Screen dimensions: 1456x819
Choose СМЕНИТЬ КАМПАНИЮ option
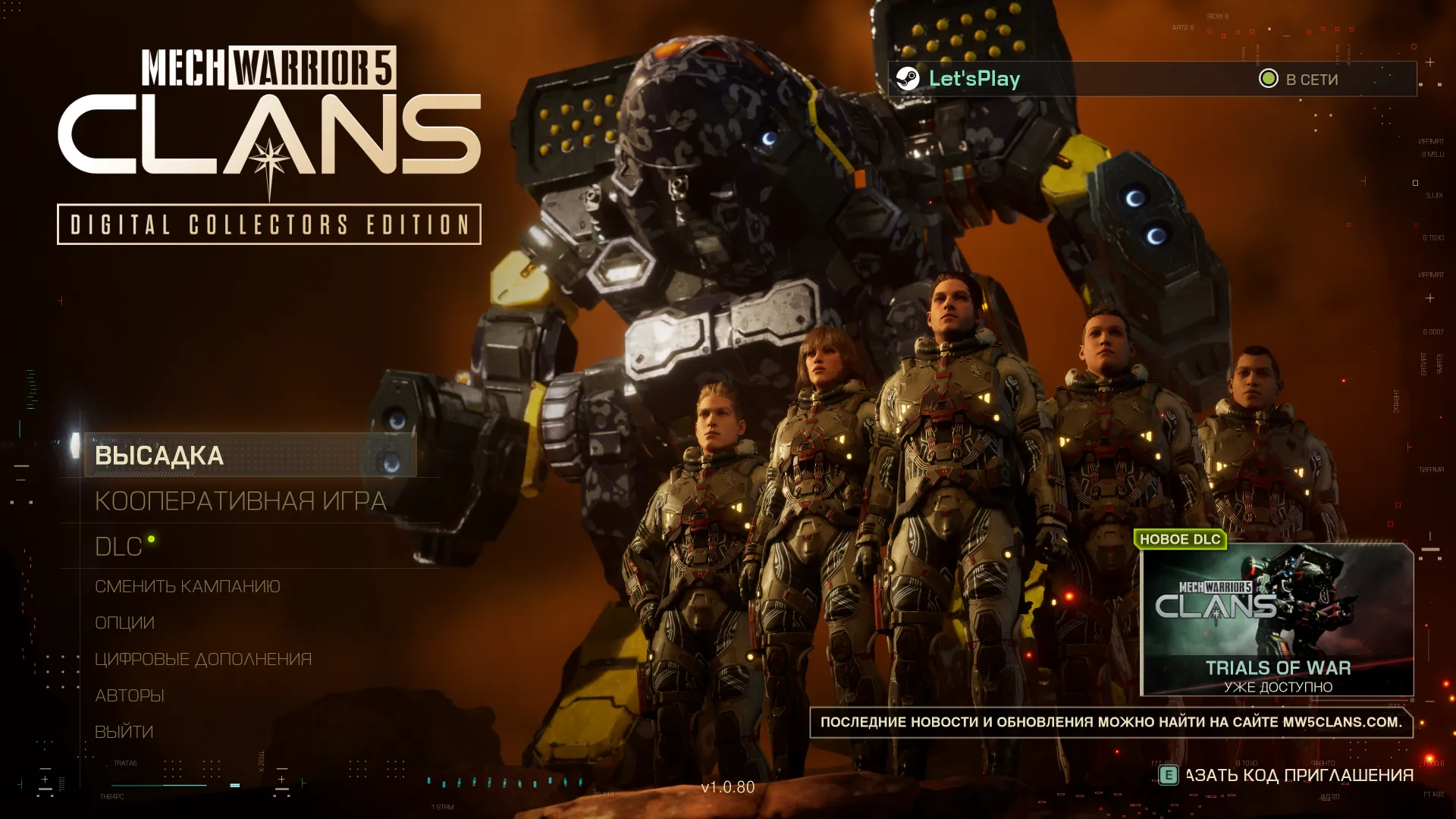coord(187,586)
